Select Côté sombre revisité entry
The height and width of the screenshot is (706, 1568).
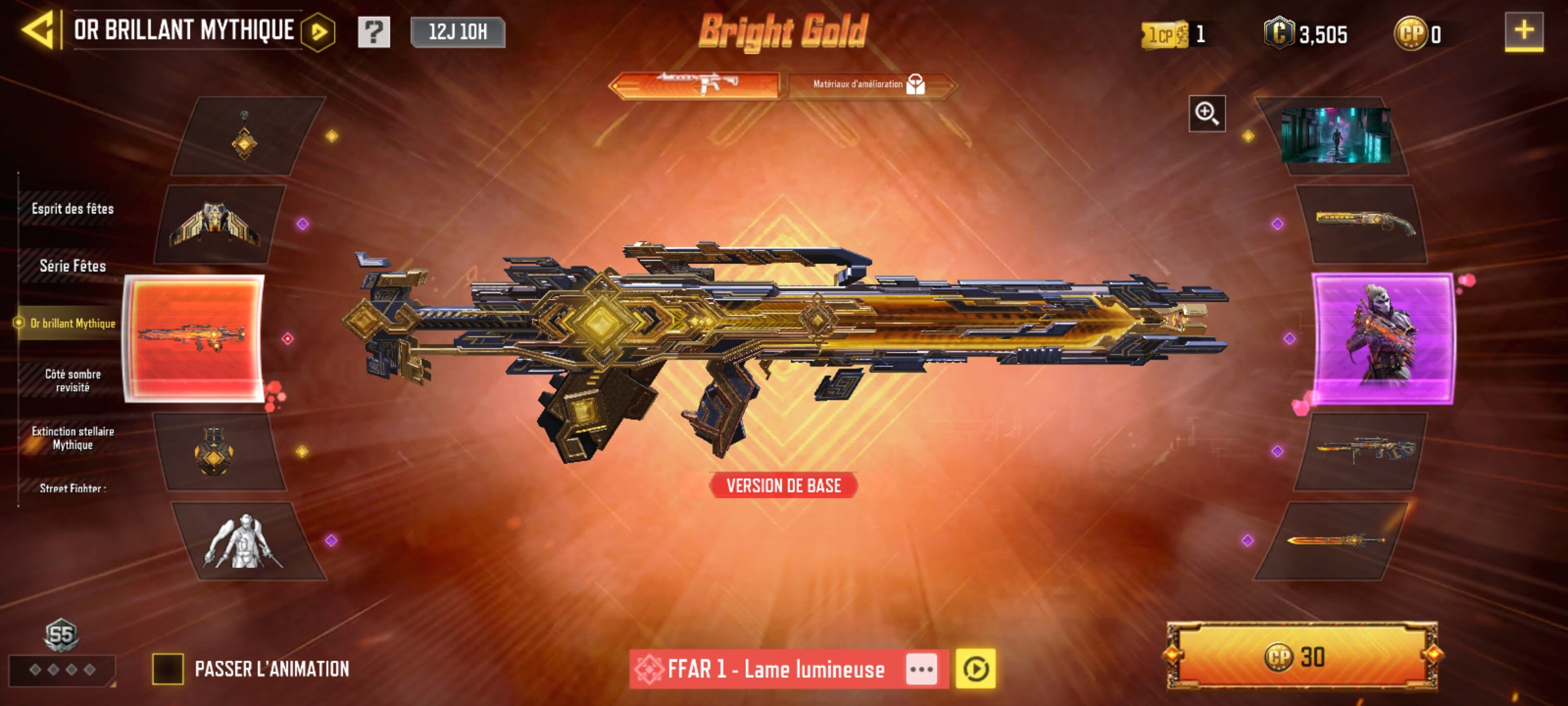(73, 380)
